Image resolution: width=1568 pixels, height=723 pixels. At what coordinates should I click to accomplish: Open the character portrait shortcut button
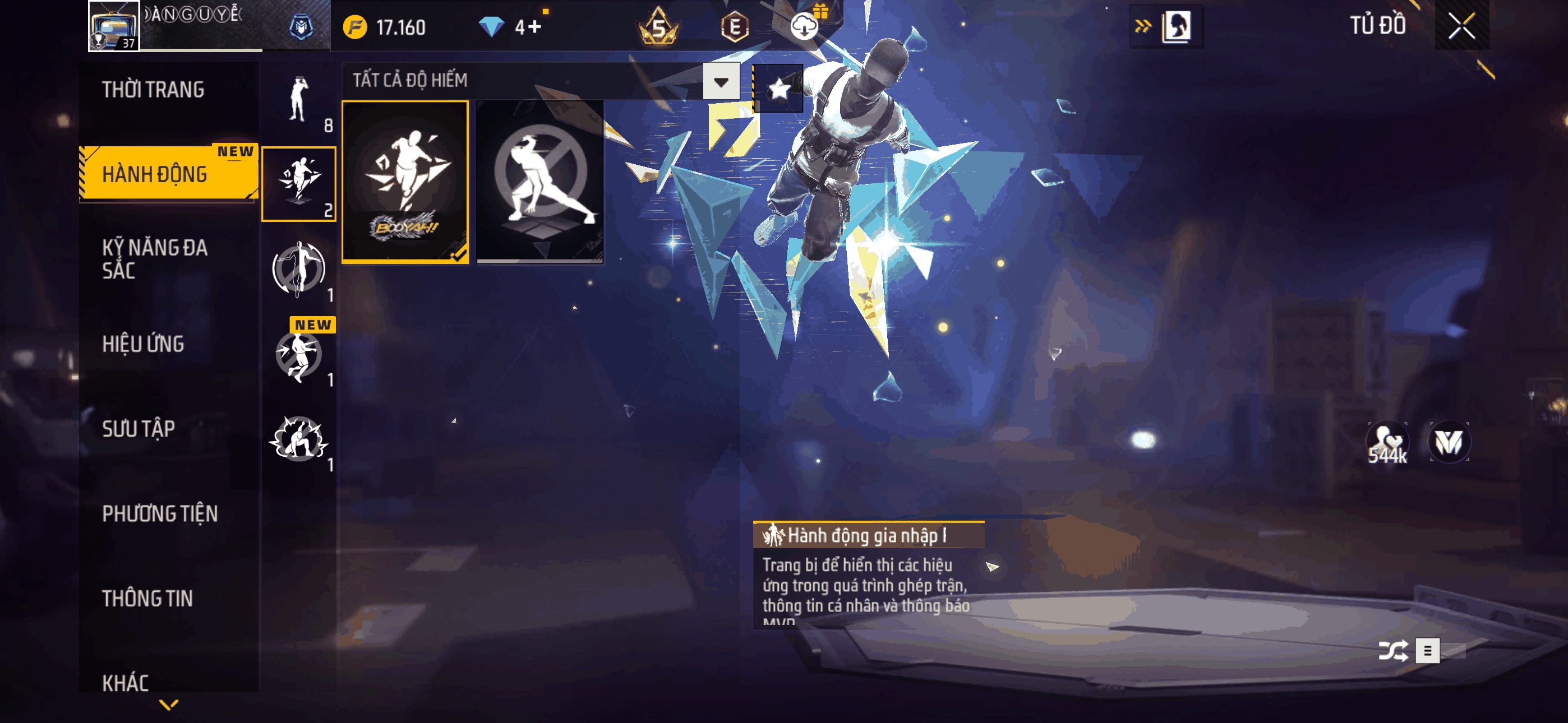click(1175, 26)
